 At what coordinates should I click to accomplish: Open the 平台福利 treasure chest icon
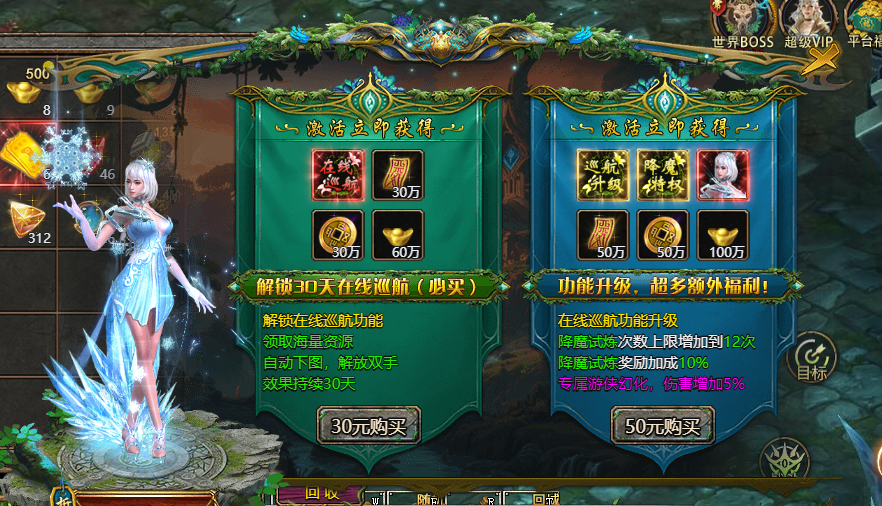pos(865,22)
